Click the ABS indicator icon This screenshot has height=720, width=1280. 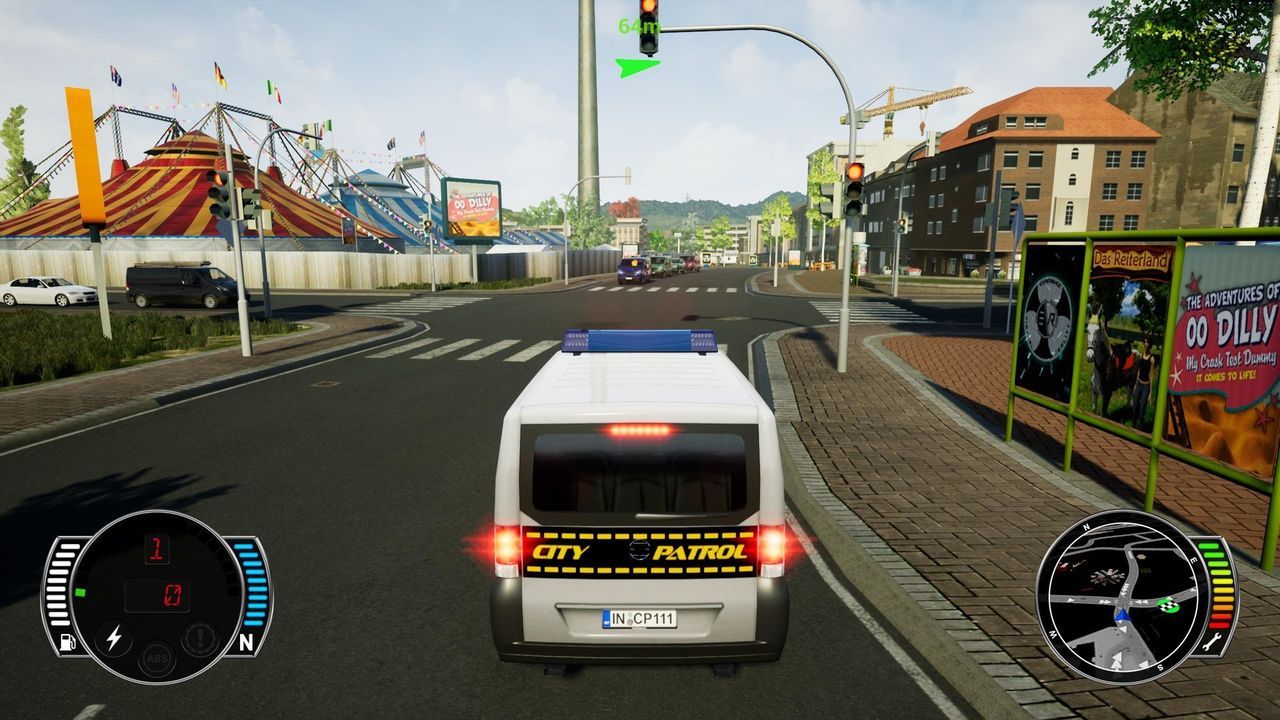(x=157, y=659)
